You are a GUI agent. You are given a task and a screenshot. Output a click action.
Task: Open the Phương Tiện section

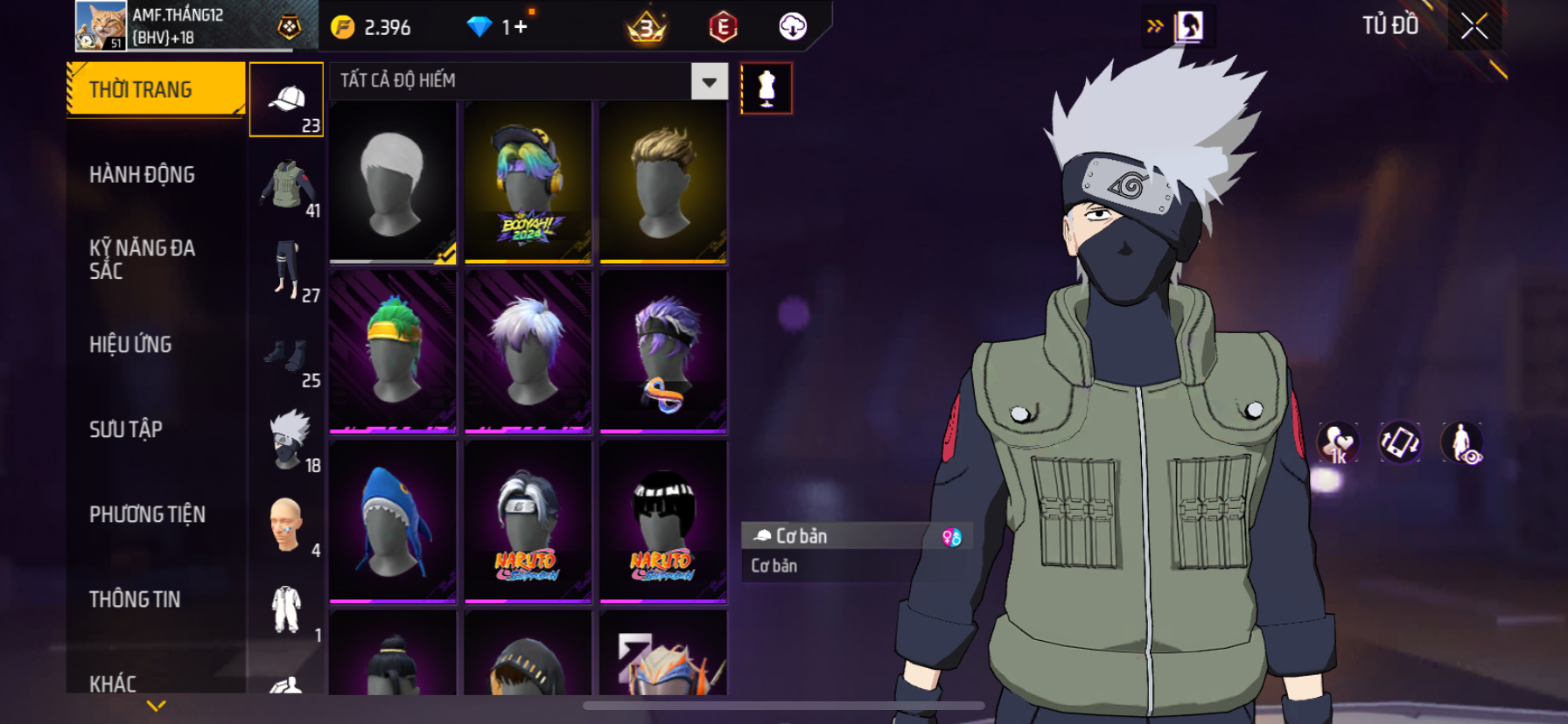(147, 514)
